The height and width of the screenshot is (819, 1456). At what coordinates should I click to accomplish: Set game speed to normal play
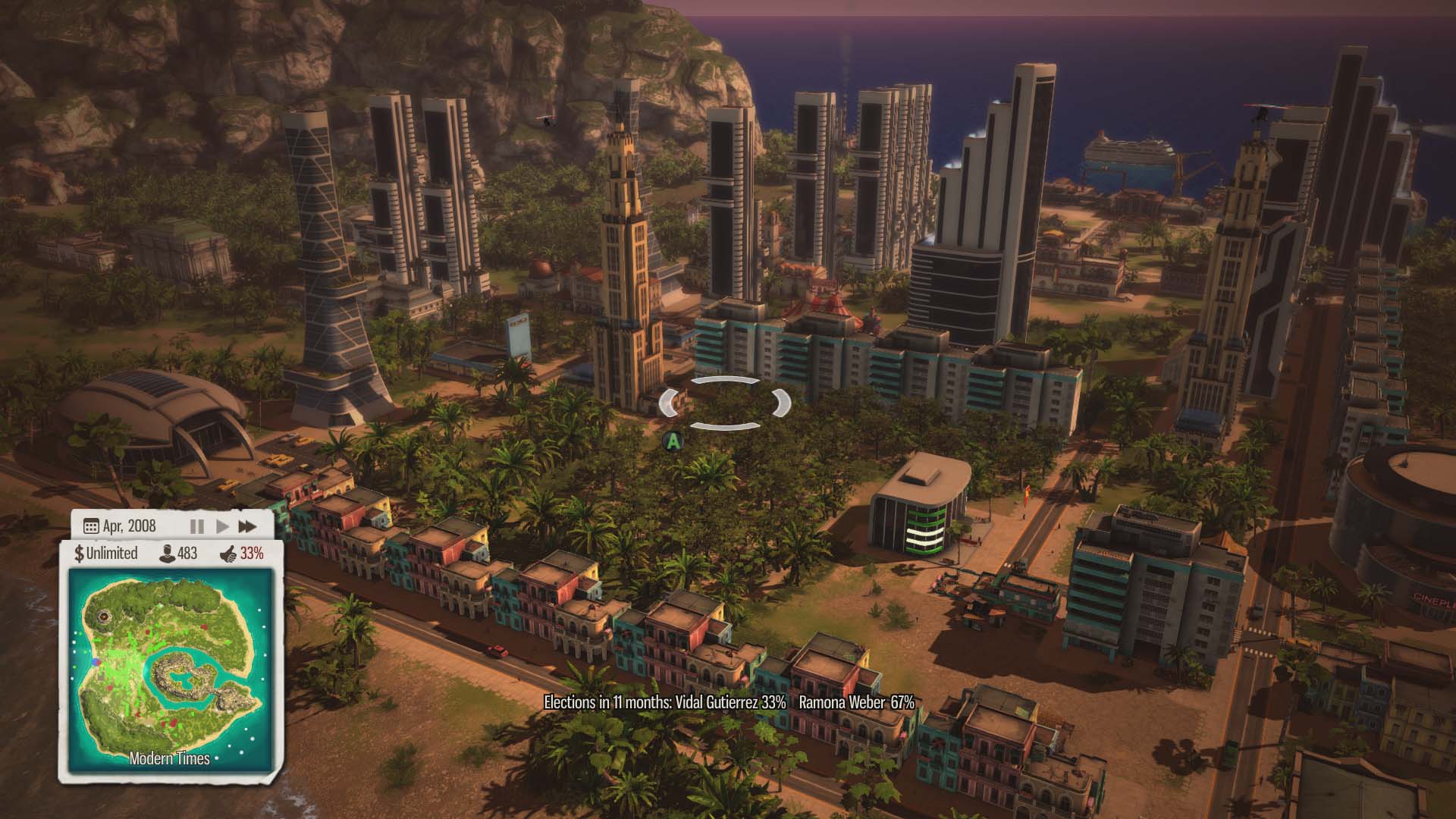(222, 526)
